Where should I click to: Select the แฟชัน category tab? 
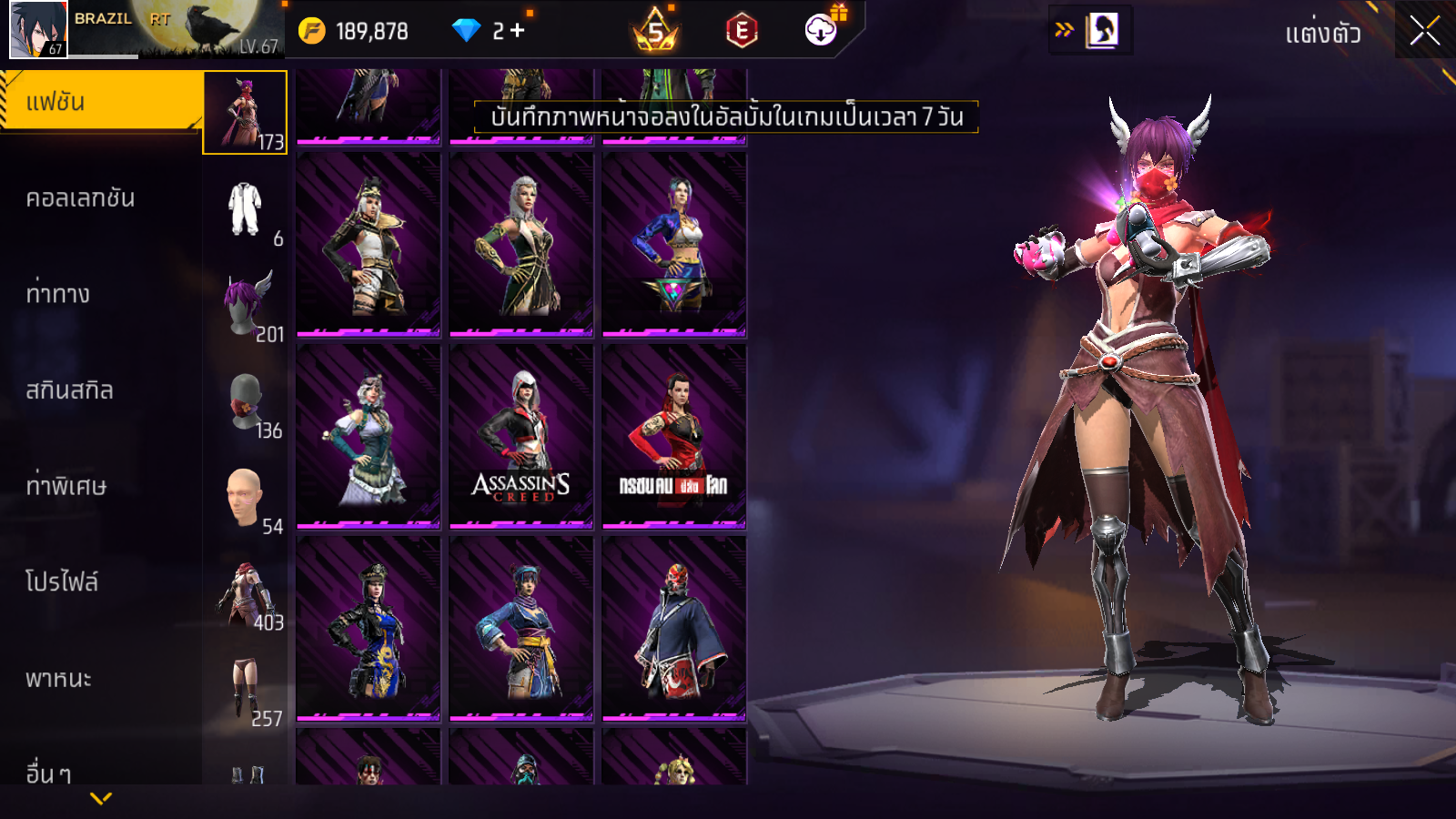coord(100,102)
